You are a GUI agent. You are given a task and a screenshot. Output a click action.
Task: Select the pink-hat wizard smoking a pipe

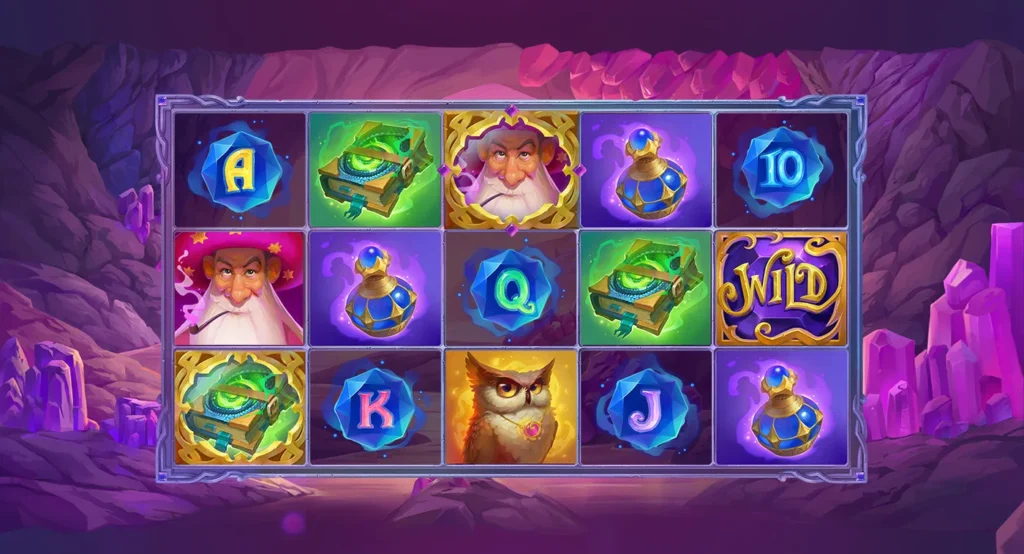[x=240, y=289]
